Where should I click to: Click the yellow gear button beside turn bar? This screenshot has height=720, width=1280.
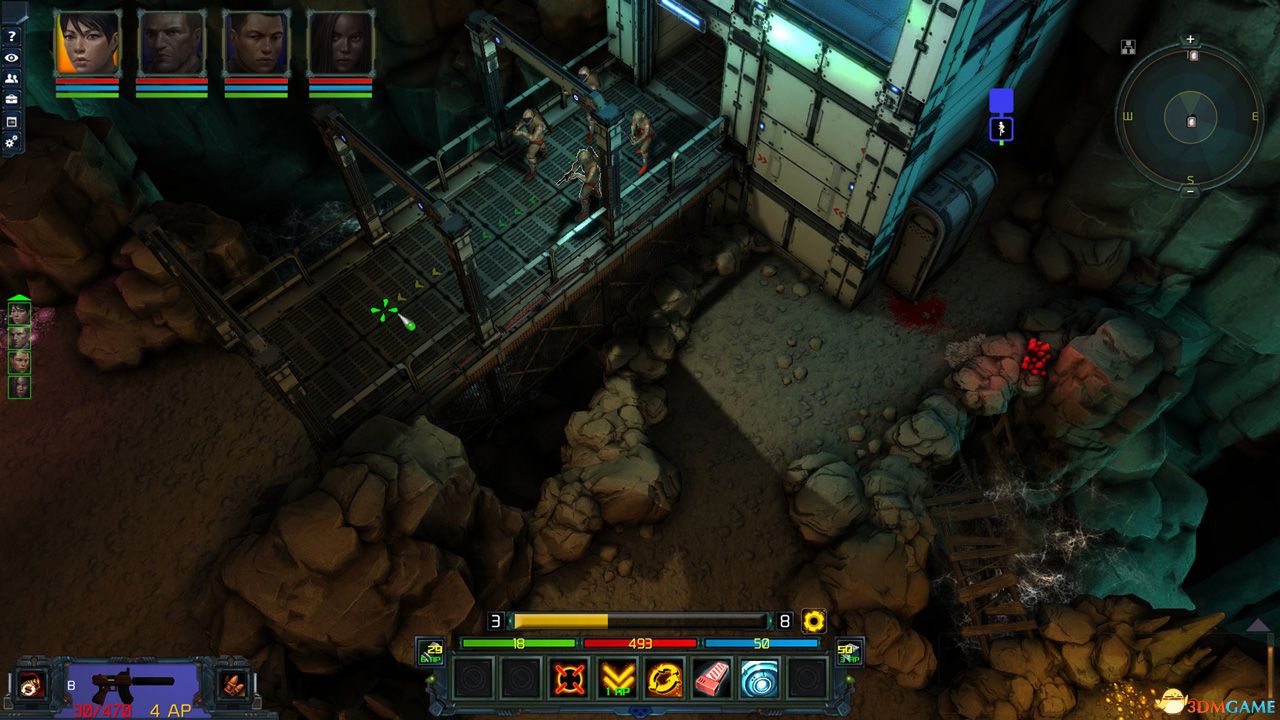[814, 621]
